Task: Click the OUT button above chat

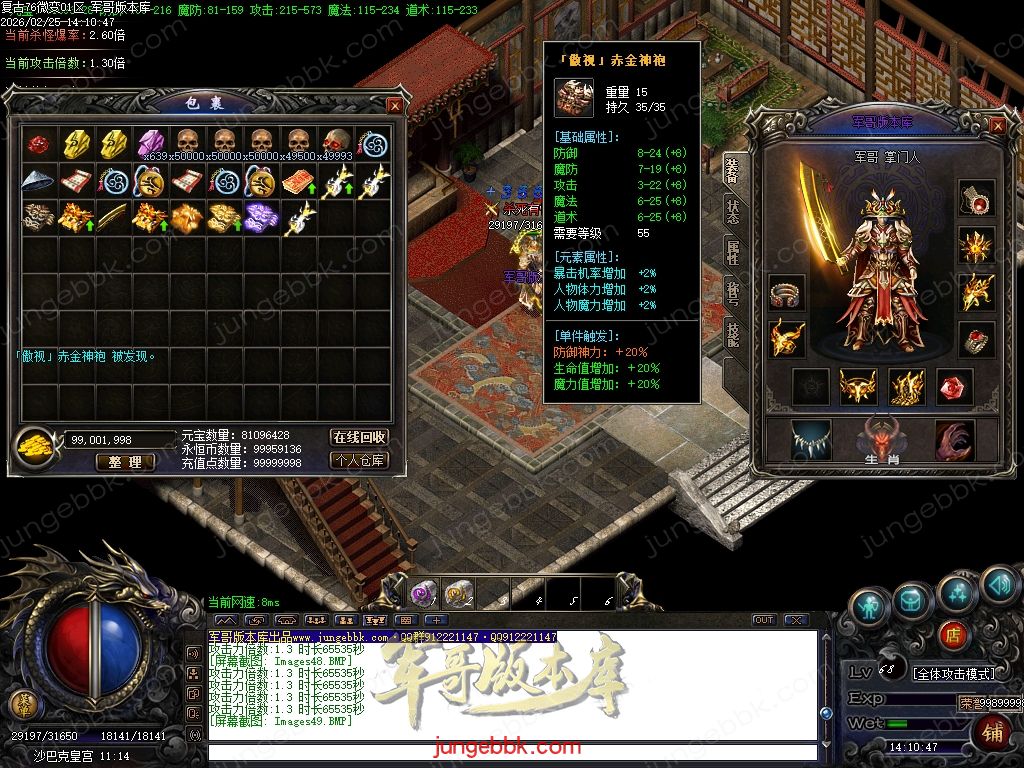Action: pyautogui.click(x=764, y=620)
